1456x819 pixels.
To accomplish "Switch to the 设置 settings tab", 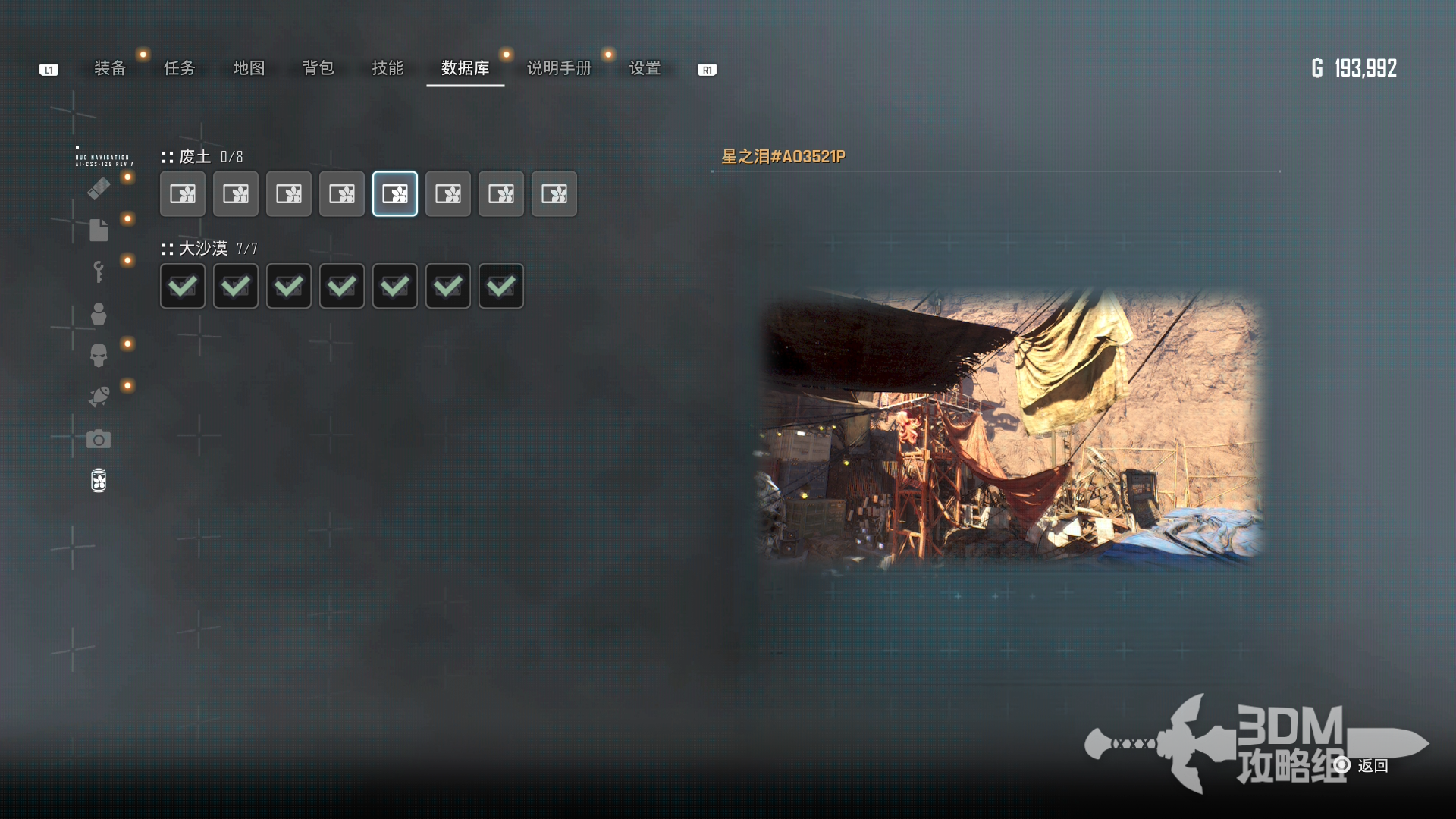I will (x=645, y=68).
